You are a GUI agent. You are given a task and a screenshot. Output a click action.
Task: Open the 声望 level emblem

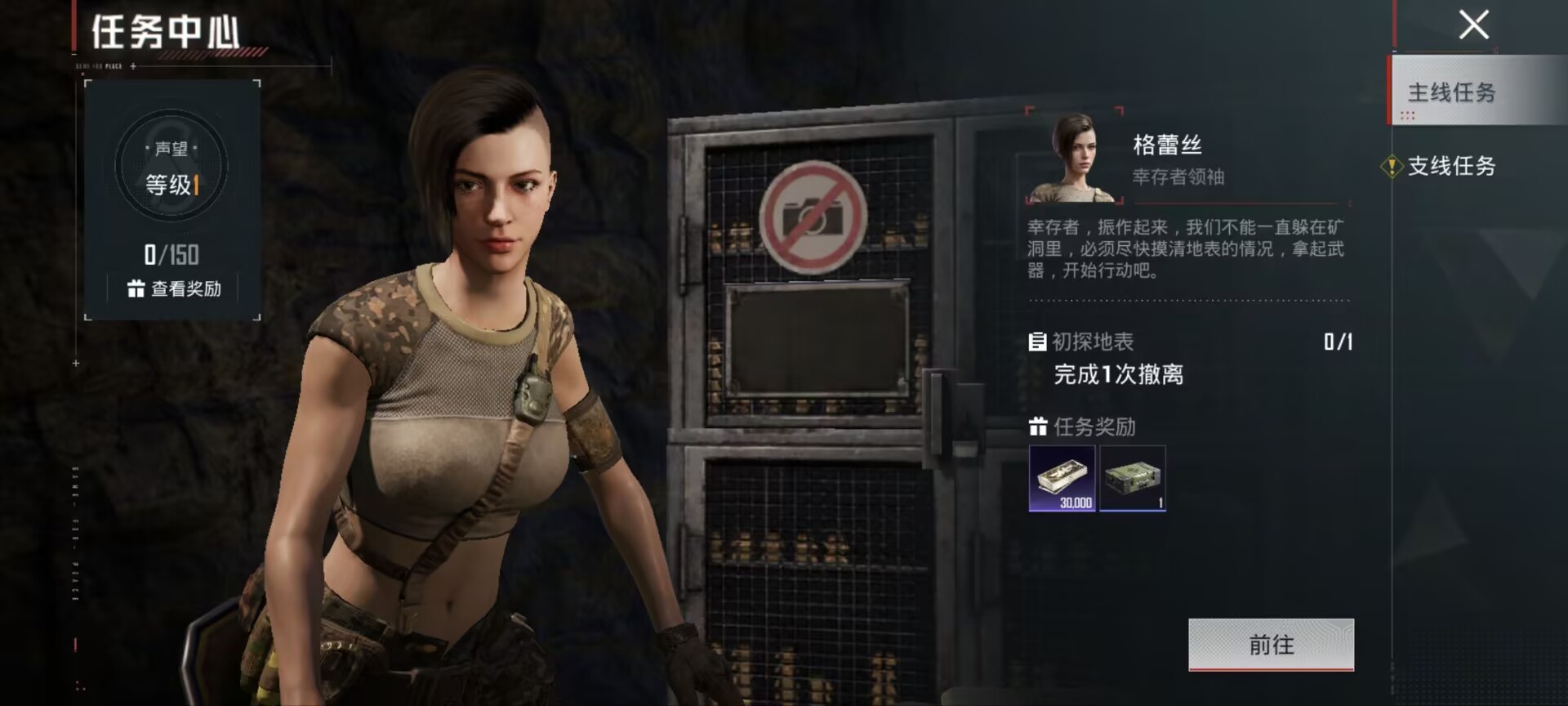pyautogui.click(x=171, y=167)
